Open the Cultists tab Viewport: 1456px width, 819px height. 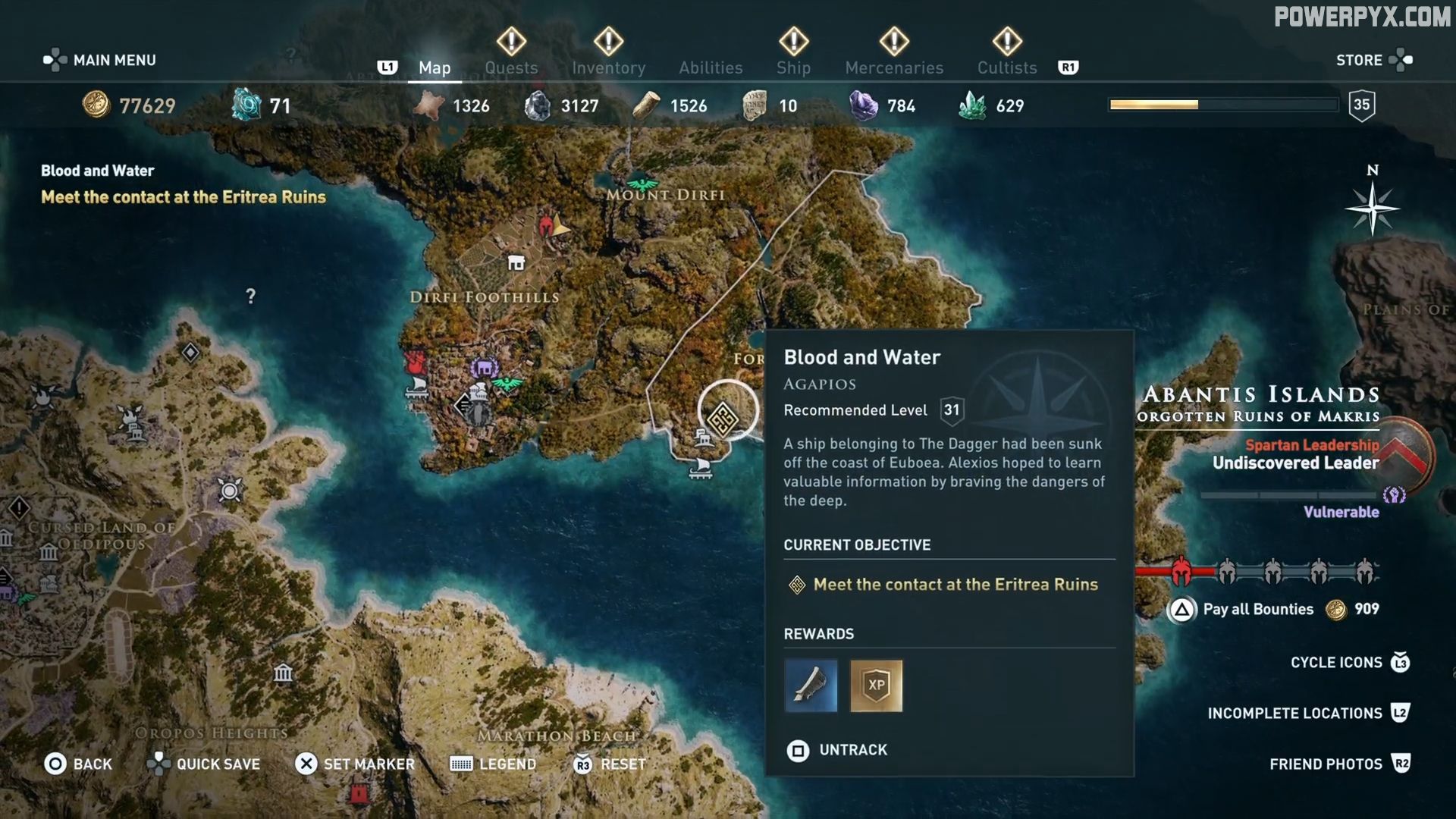tap(1006, 67)
